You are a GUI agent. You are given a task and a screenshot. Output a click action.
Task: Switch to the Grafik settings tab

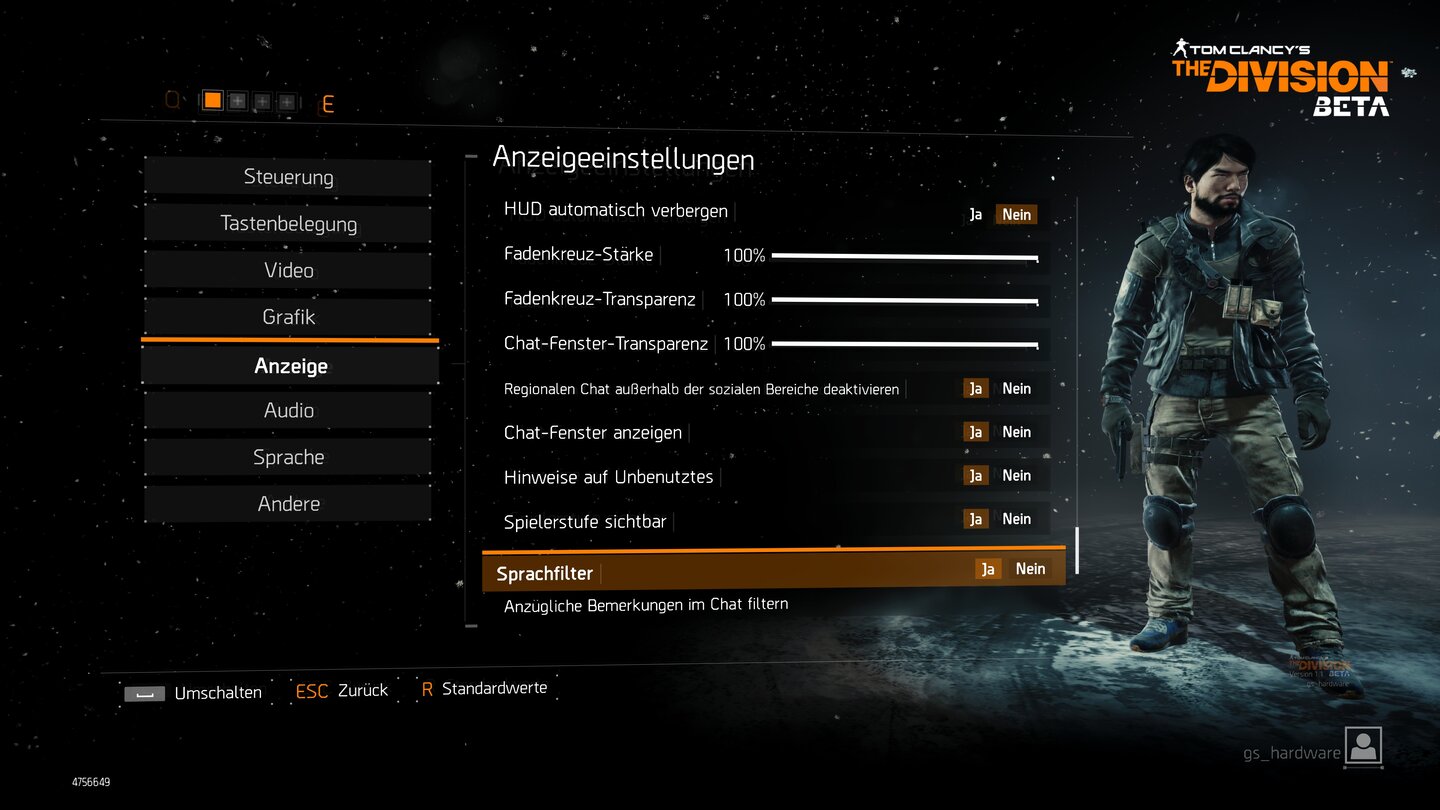(x=288, y=317)
